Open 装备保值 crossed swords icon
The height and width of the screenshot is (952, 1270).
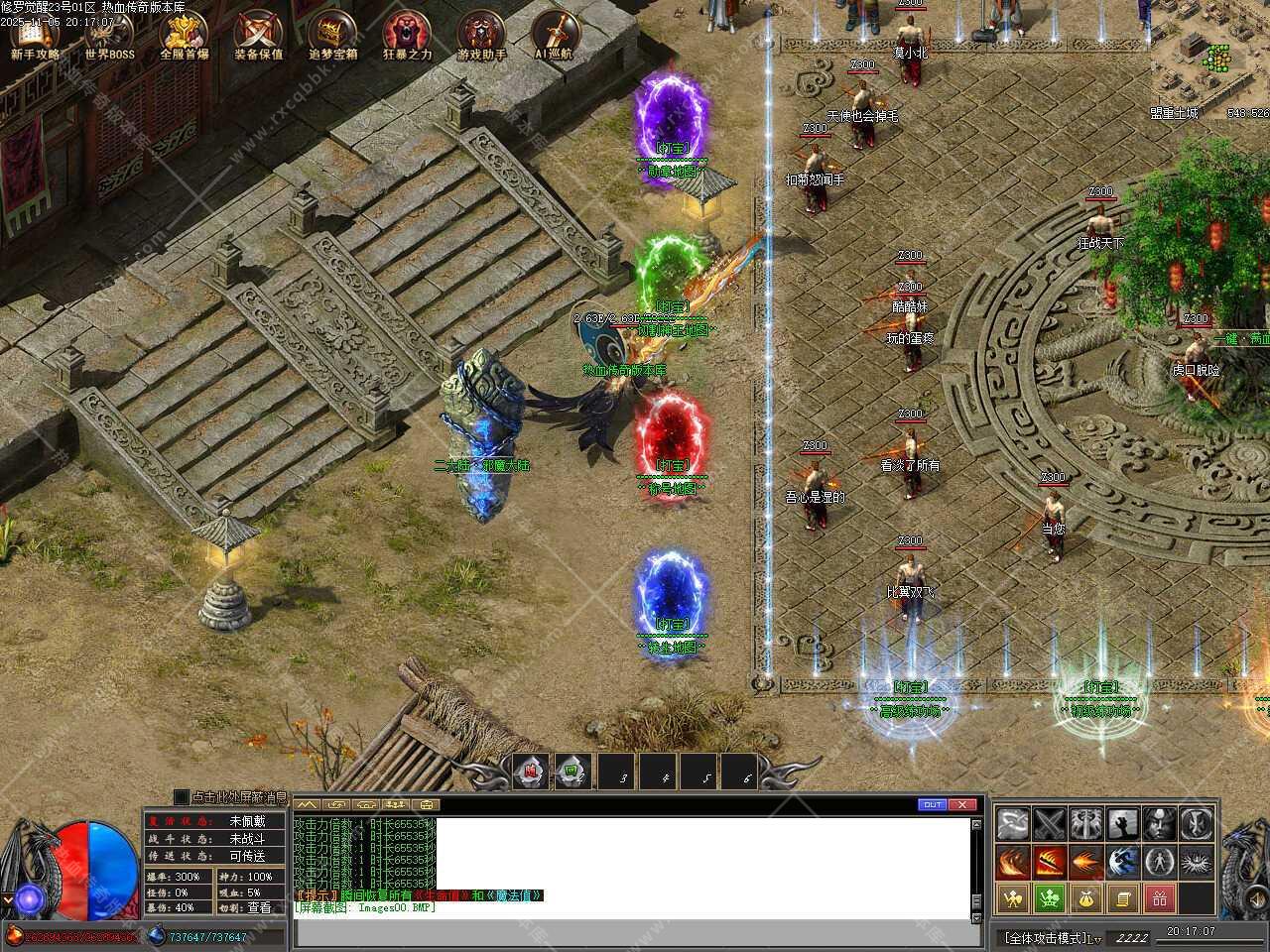[259, 37]
